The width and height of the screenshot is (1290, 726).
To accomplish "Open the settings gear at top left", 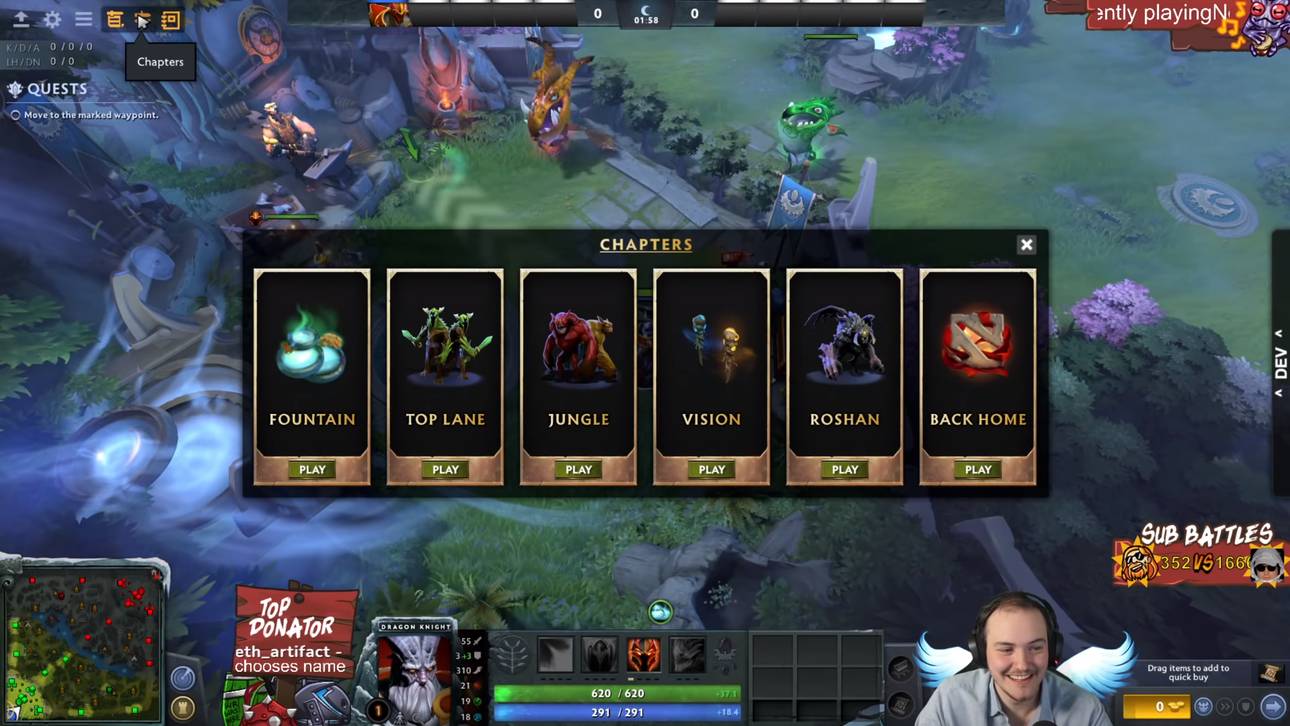I will point(52,18).
